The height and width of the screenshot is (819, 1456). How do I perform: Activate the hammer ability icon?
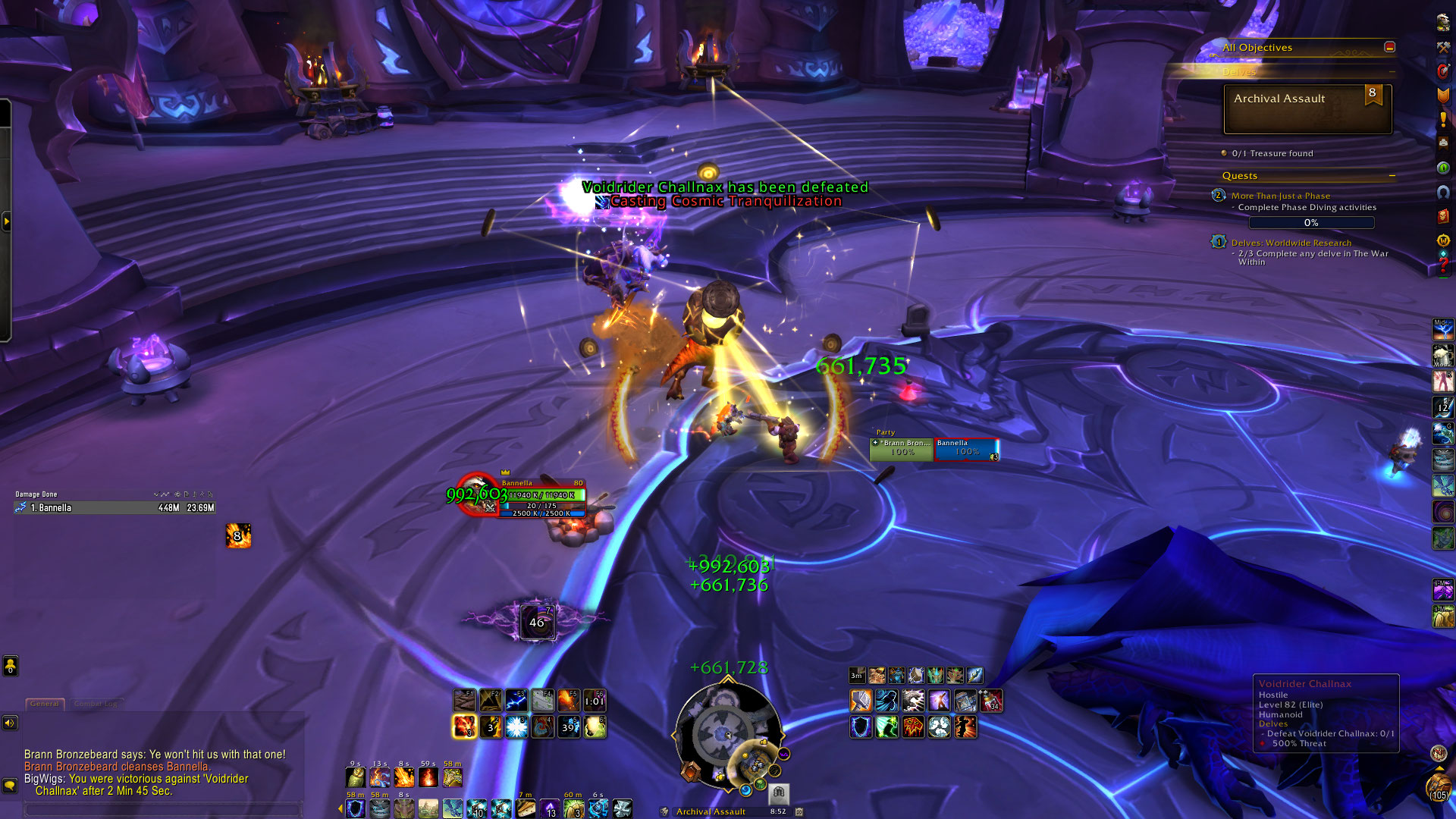[861, 700]
